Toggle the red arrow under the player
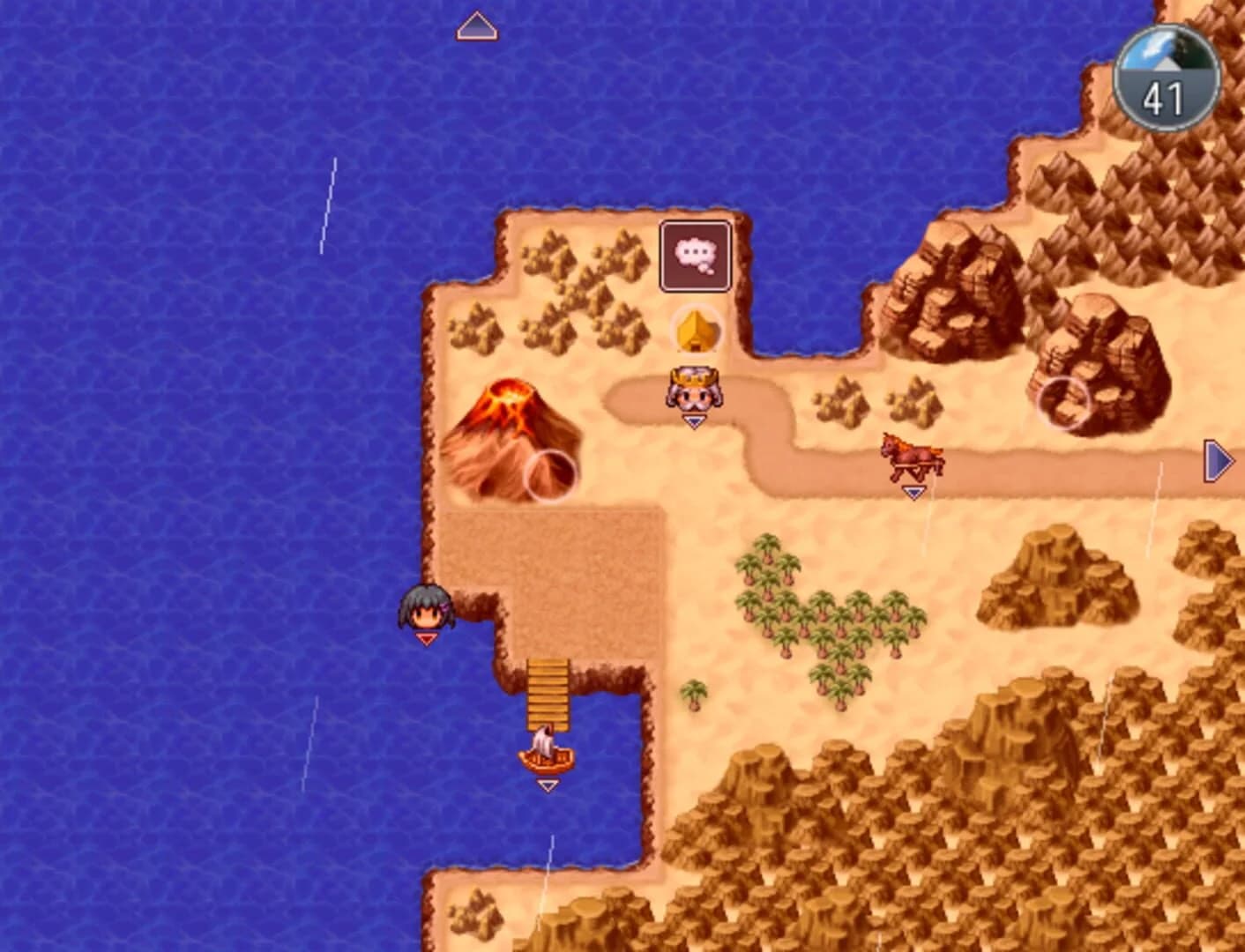The height and width of the screenshot is (952, 1245). [x=426, y=636]
